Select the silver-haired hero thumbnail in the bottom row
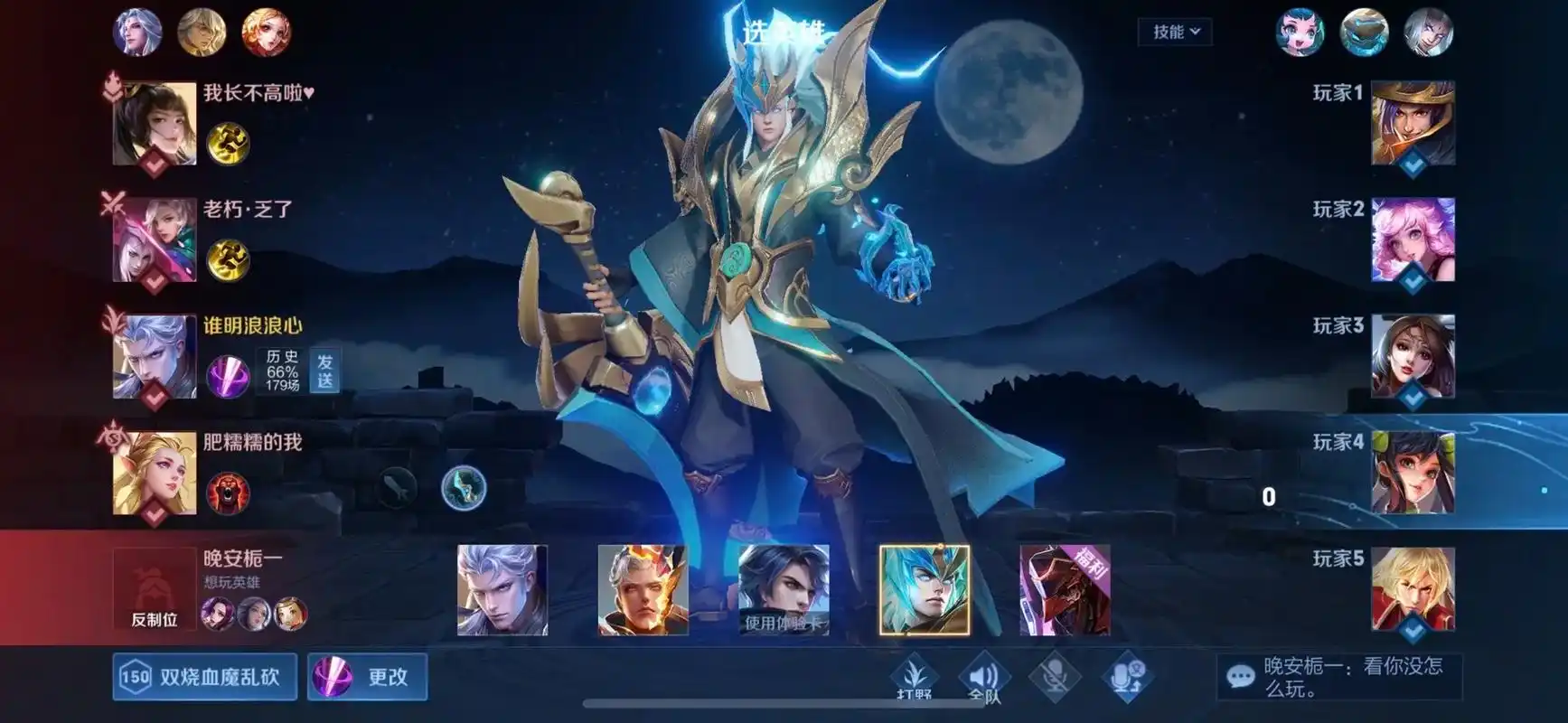 pyautogui.click(x=502, y=590)
